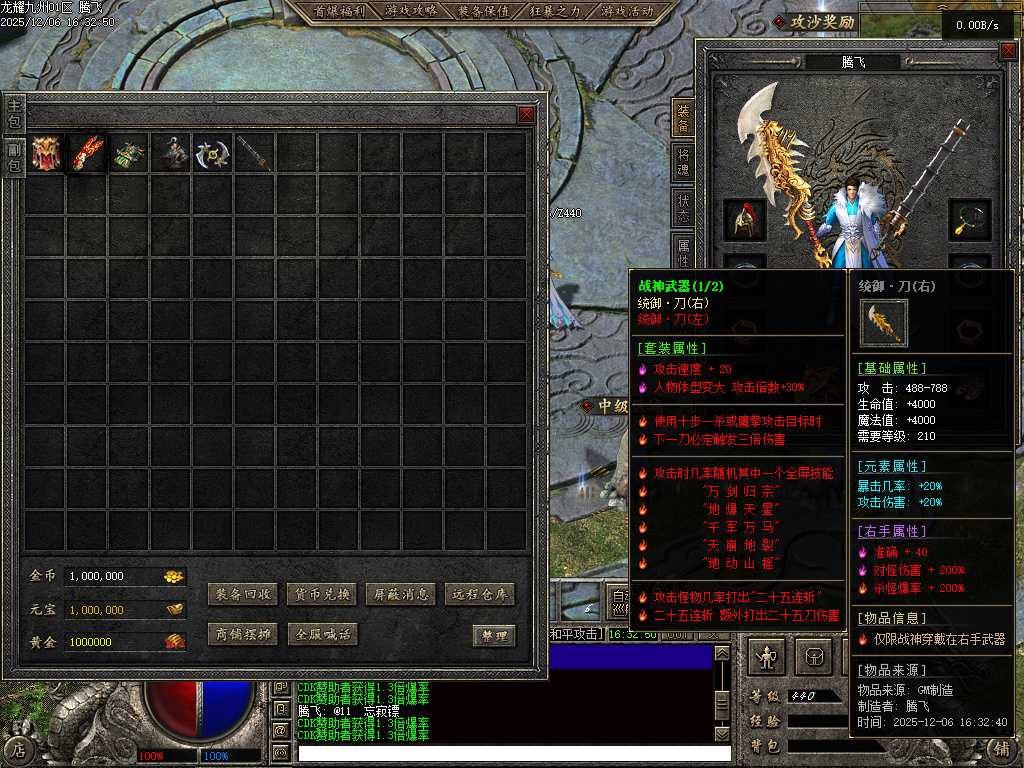Image resolution: width=1024 pixels, height=768 pixels.
Task: Open the 远程仓库 remote warehouse
Action: click(x=480, y=594)
